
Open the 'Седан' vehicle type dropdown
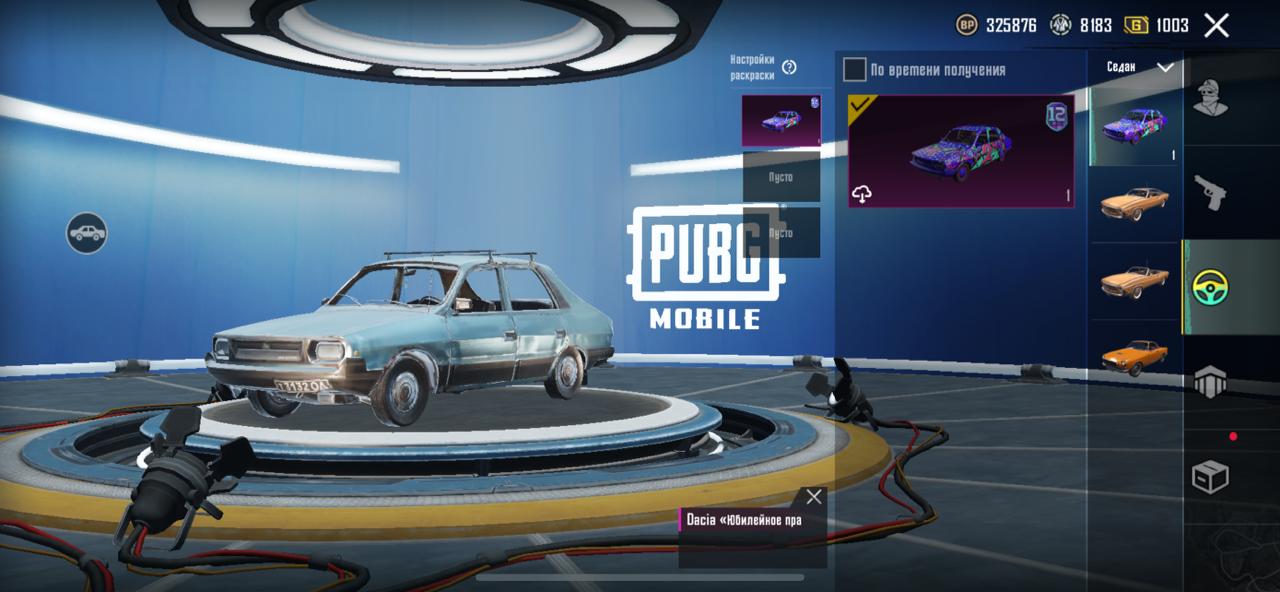(x=1137, y=67)
